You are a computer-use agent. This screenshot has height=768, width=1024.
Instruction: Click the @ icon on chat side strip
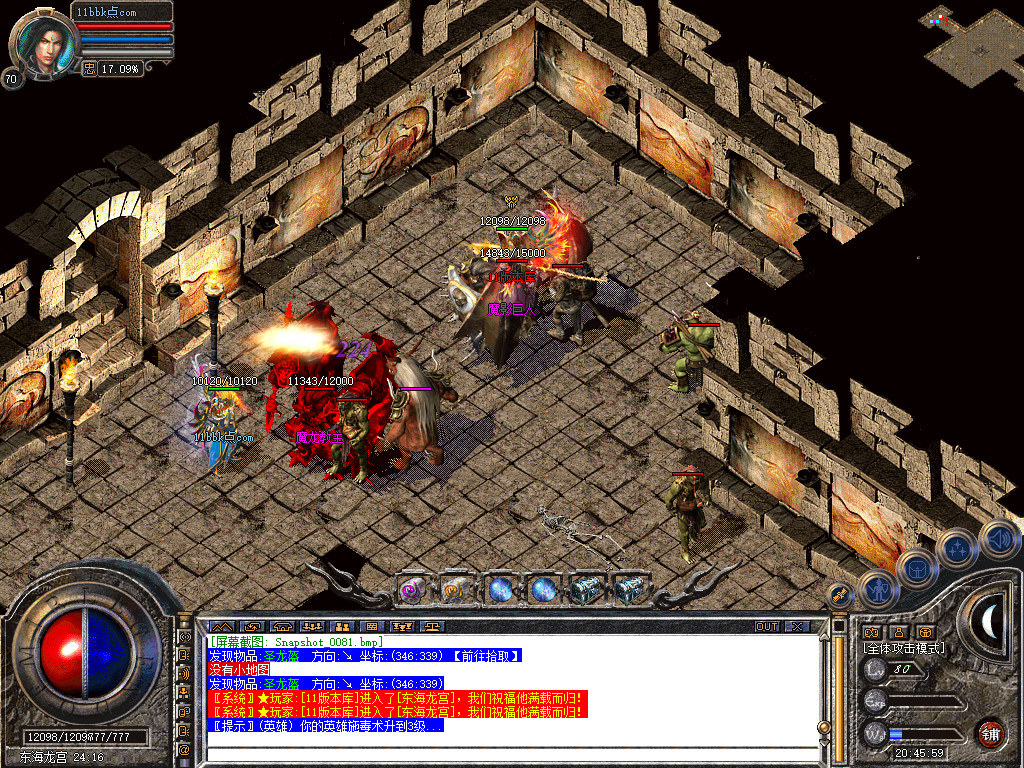[x=184, y=748]
